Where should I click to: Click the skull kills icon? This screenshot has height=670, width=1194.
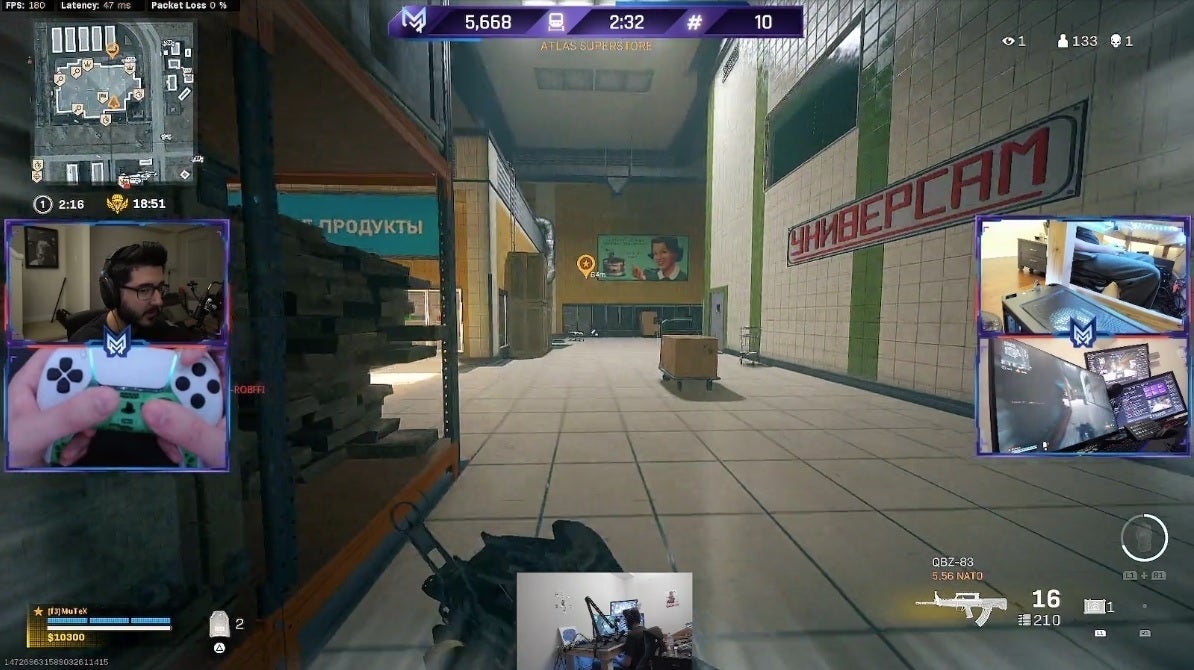1115,41
